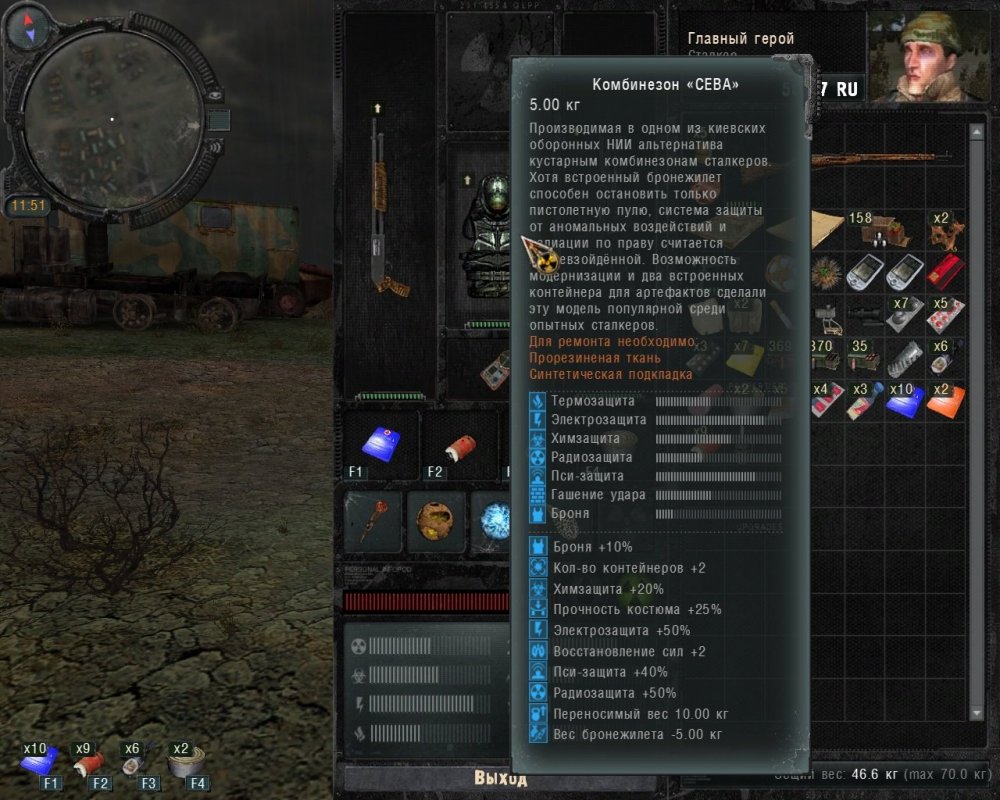Select the red keycard item in backpack
The image size is (1000, 800).
[x=942, y=272]
